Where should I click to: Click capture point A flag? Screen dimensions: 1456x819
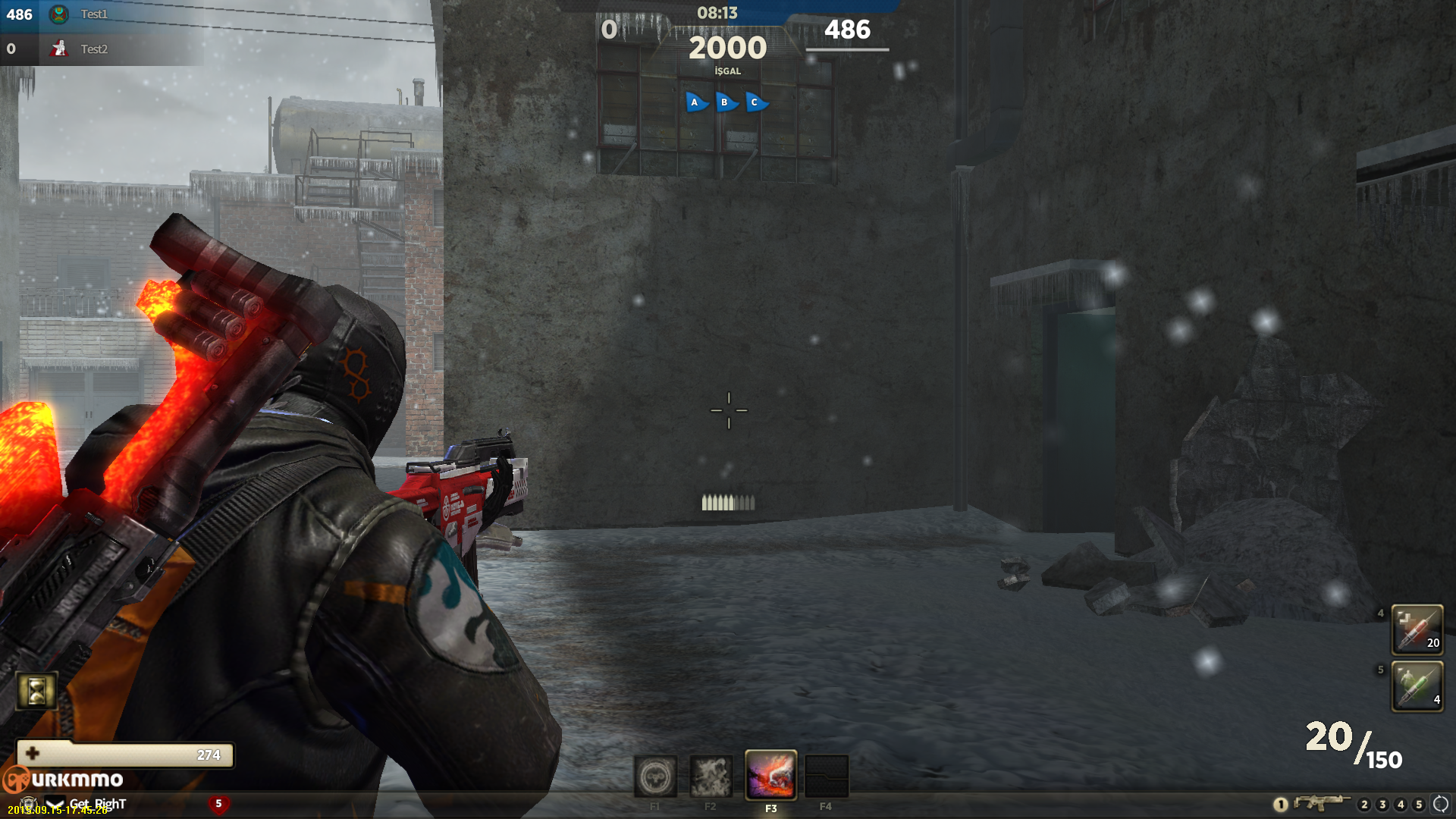pos(695,102)
